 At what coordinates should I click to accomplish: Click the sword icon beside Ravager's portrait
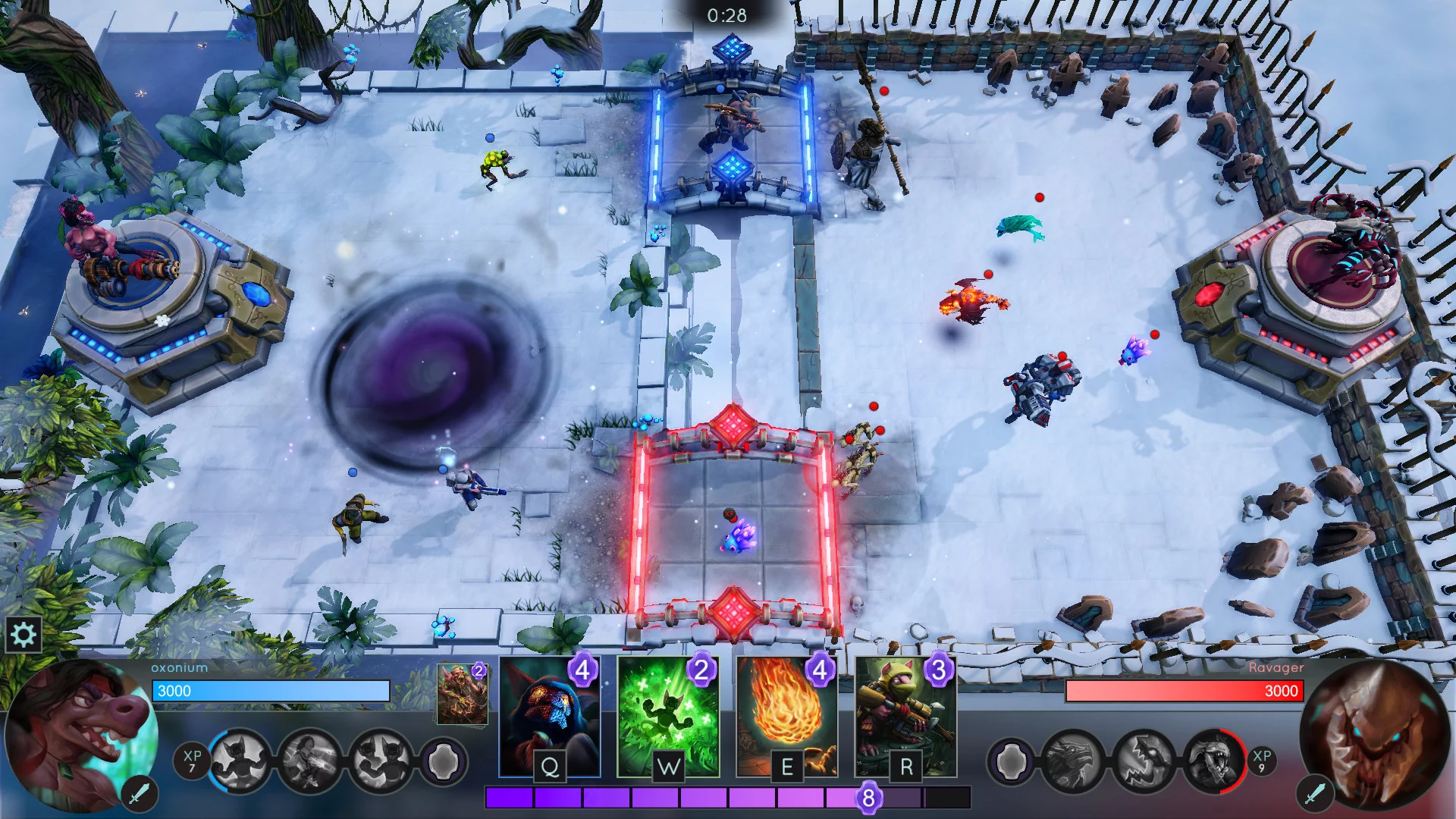1314,793
